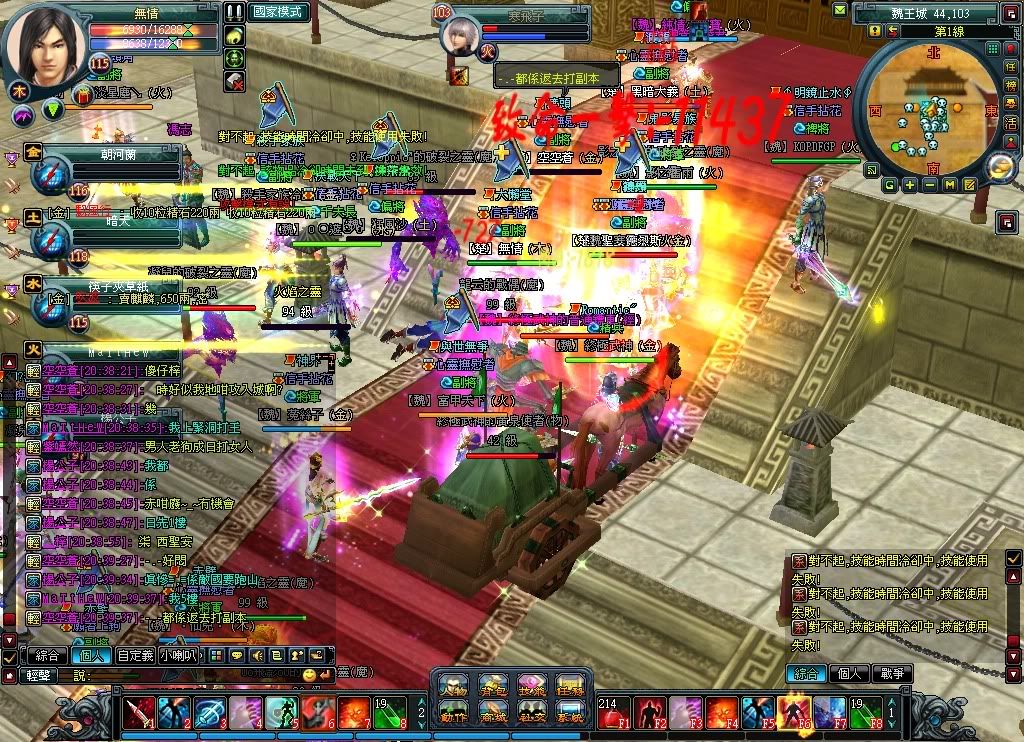
Task: Open the mail envelope icon
Action: (968, 185)
